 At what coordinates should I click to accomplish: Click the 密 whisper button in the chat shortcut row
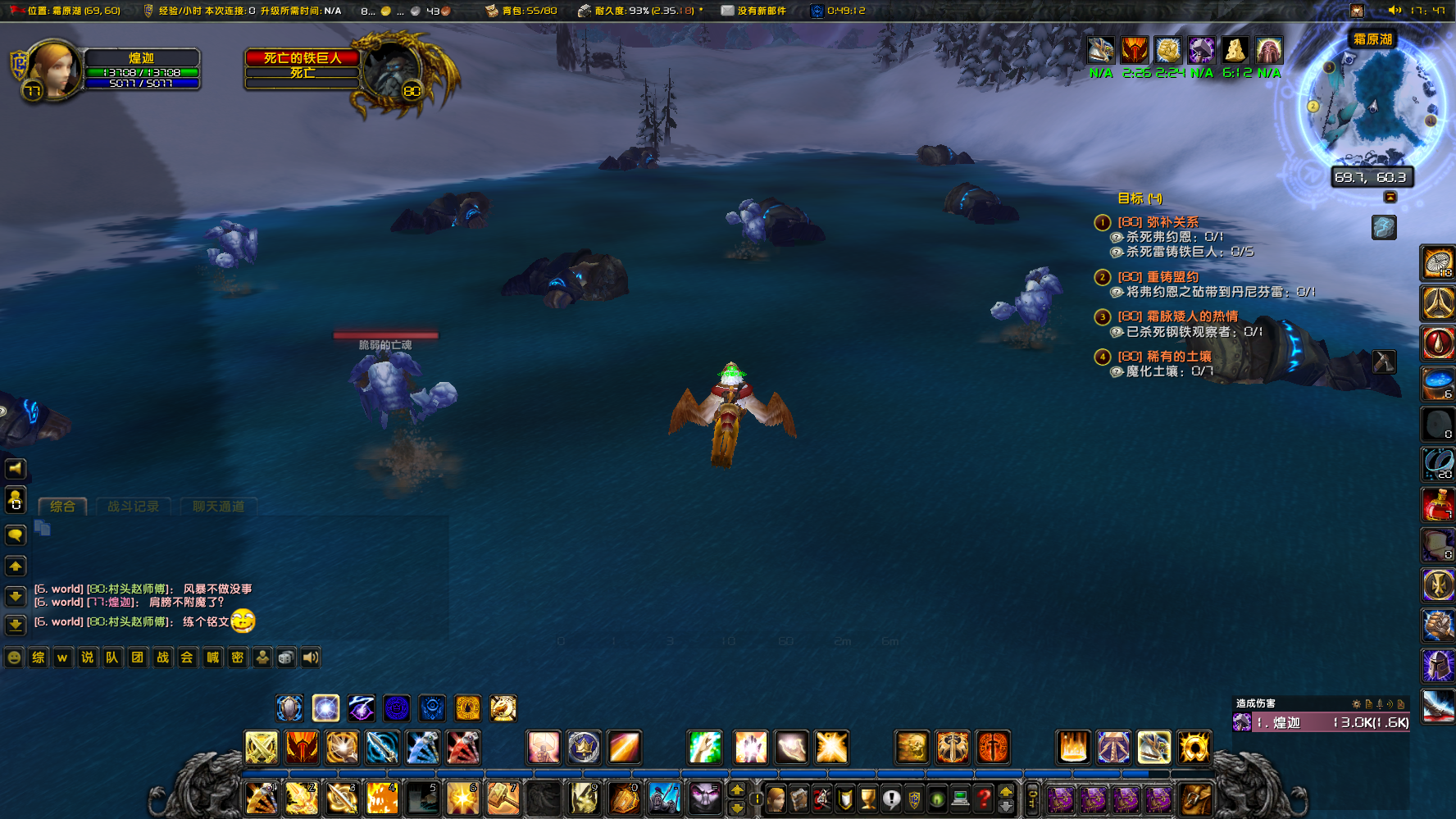pos(237,657)
